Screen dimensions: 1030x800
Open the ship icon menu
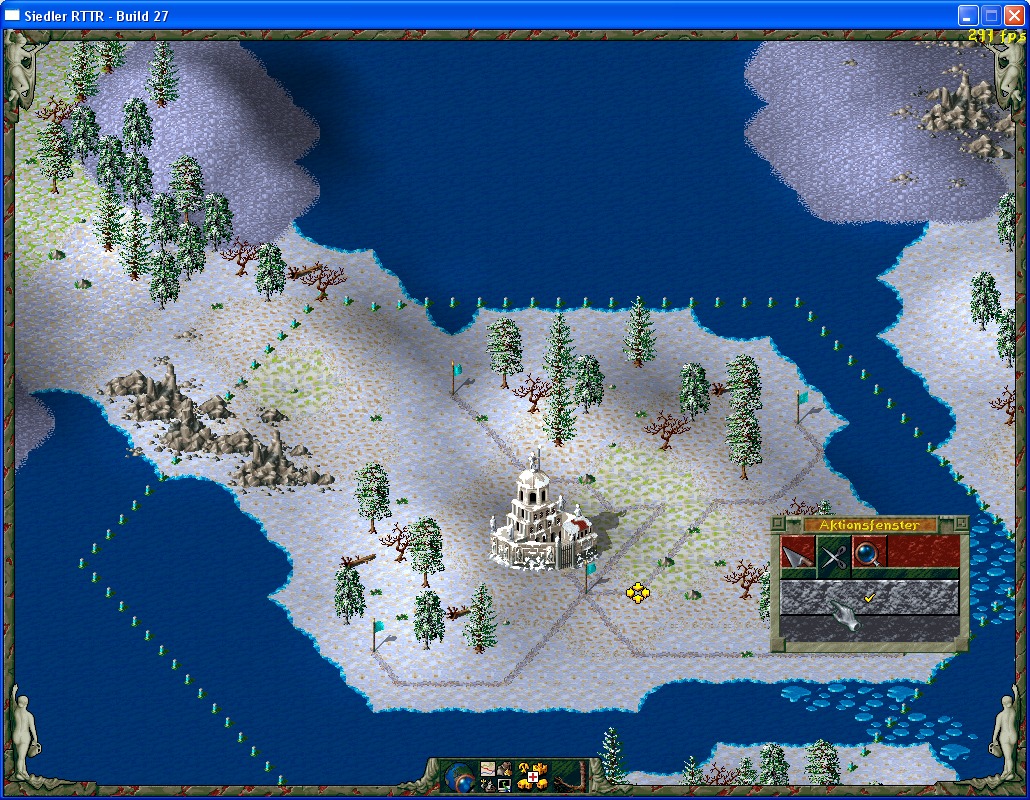[488, 784]
